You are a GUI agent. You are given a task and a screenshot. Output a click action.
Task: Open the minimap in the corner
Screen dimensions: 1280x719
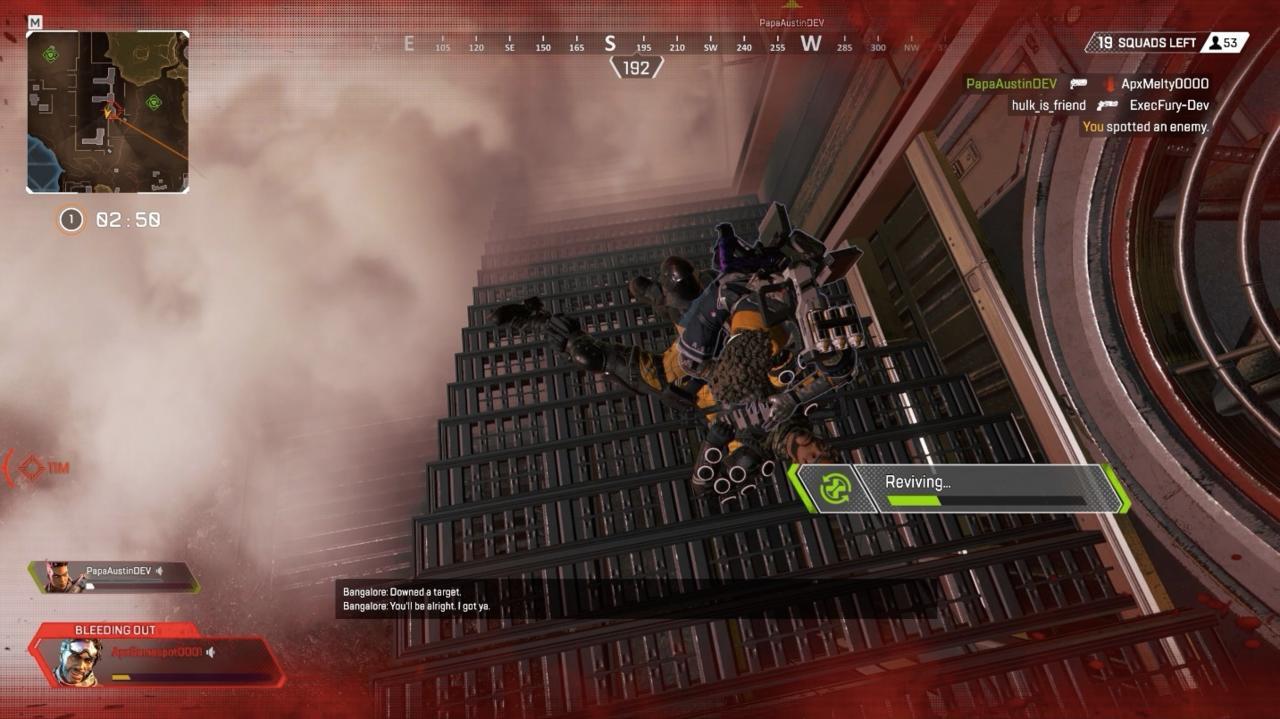click(108, 112)
